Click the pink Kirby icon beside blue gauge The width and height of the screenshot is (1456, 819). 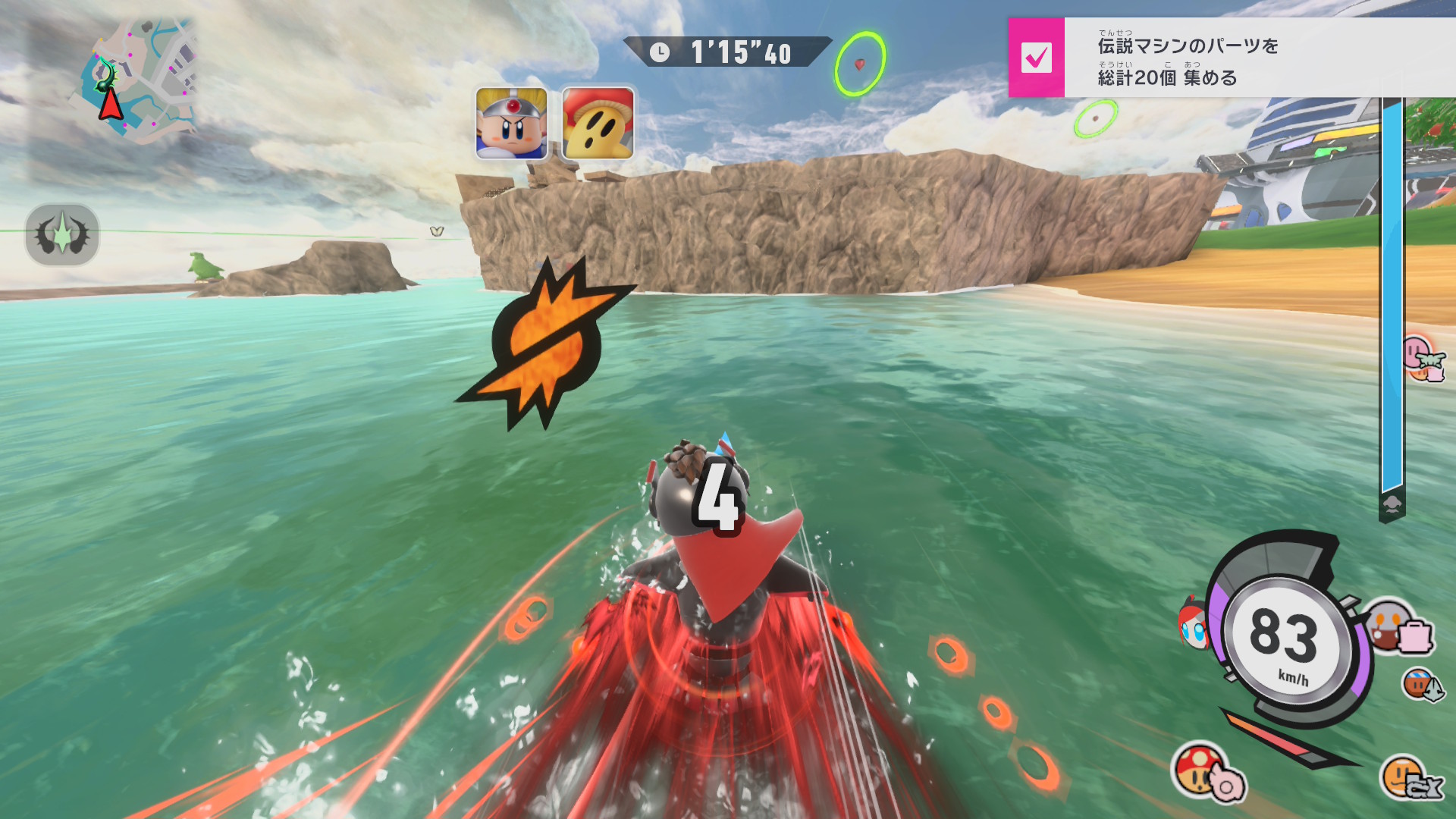click(x=1420, y=357)
